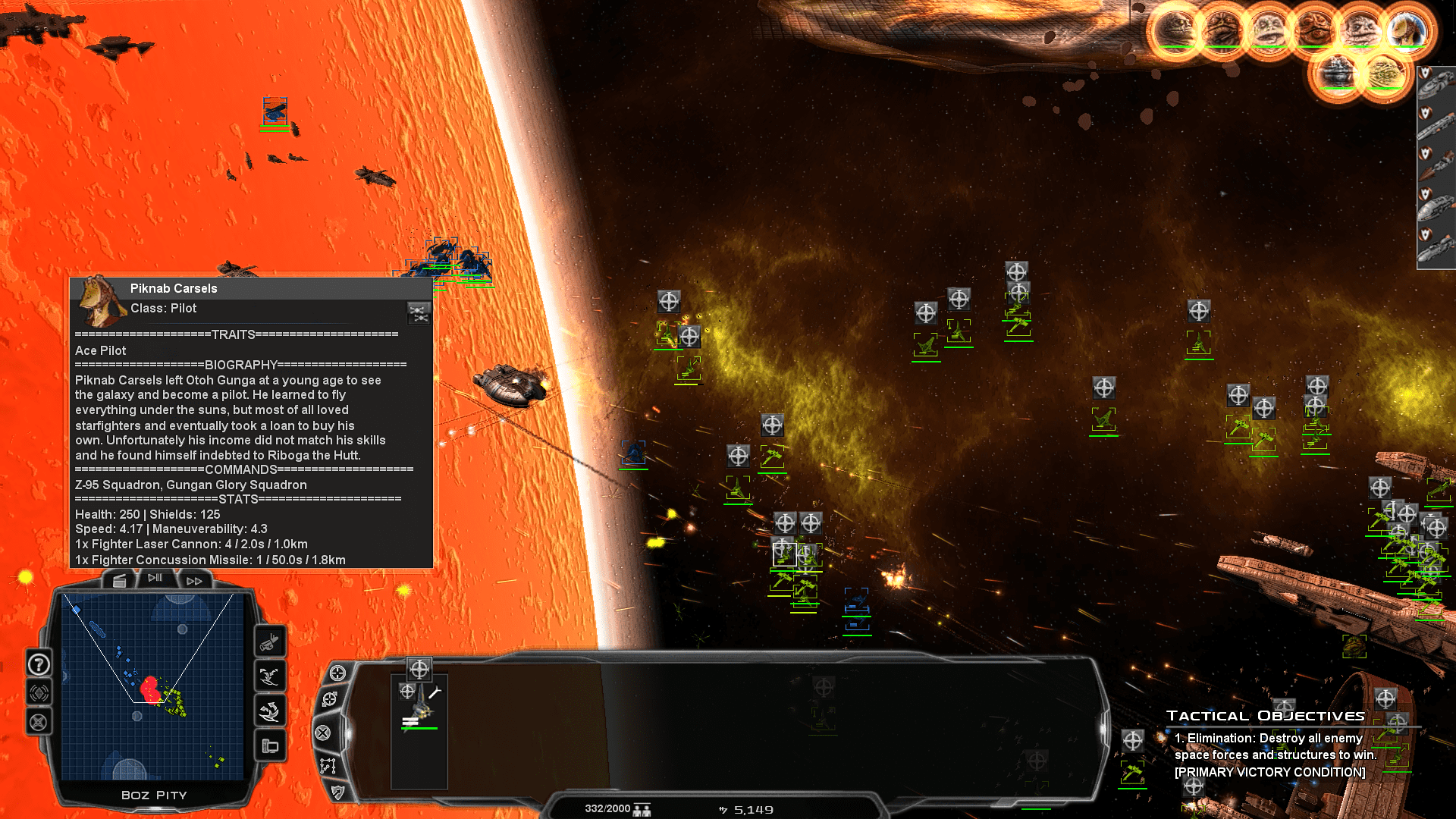1456x819 pixels.
Task: Open the monitor options button beside minimap
Action: (270, 746)
